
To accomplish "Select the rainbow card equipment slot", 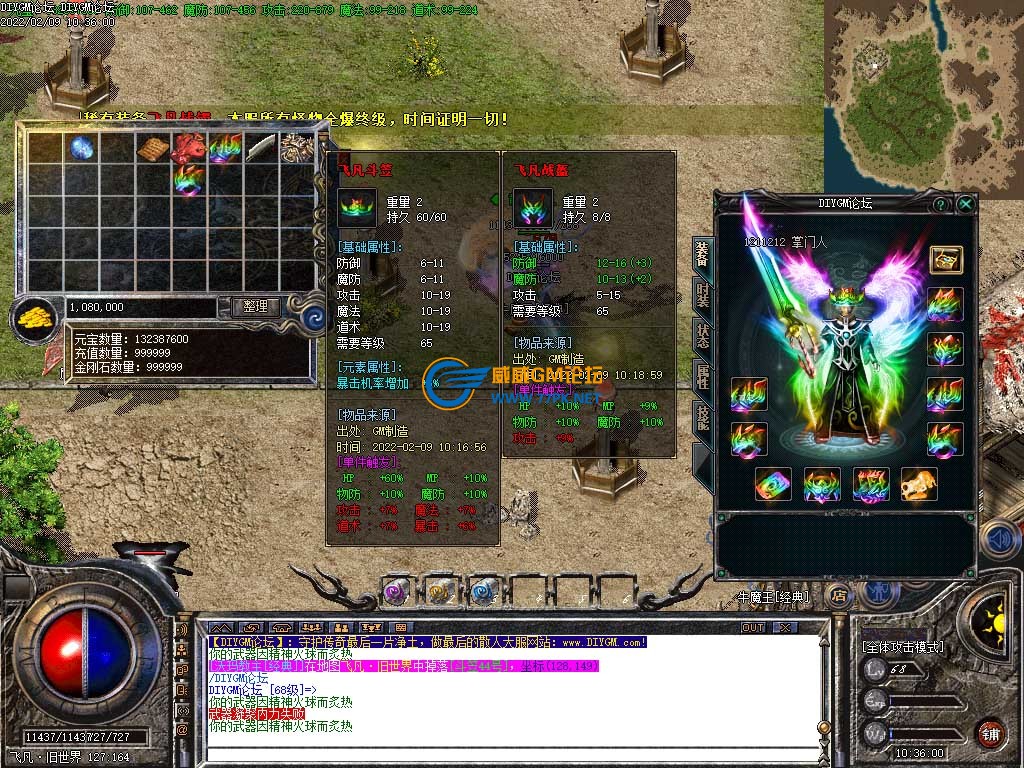I will coord(773,485).
